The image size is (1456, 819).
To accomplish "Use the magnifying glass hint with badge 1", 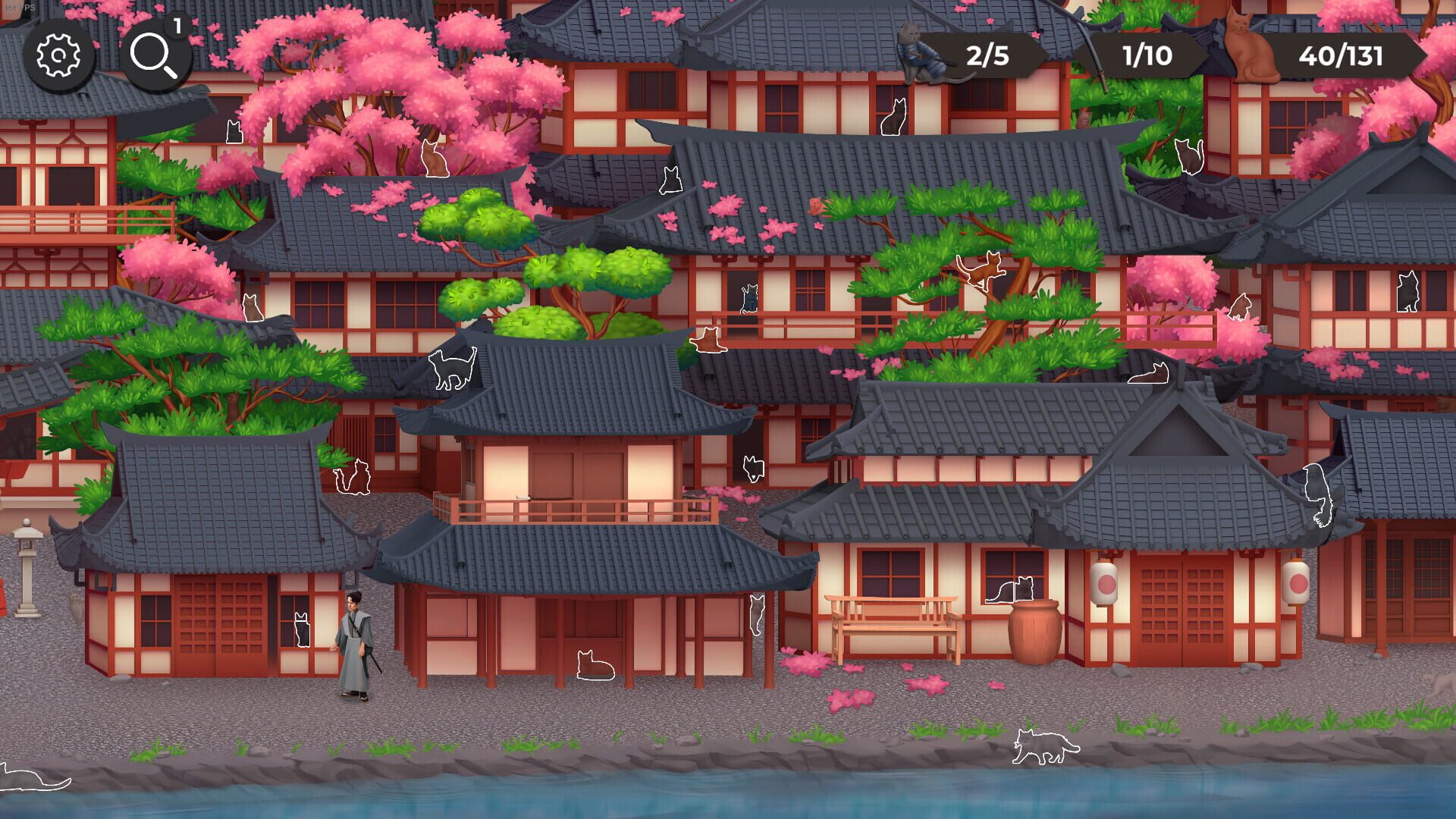I will click(155, 53).
